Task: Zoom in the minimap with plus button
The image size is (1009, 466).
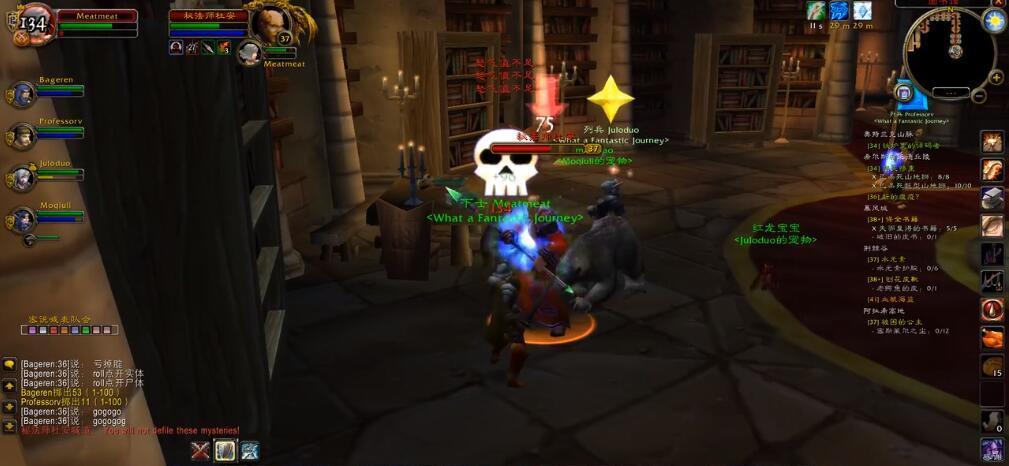Action: tap(995, 77)
